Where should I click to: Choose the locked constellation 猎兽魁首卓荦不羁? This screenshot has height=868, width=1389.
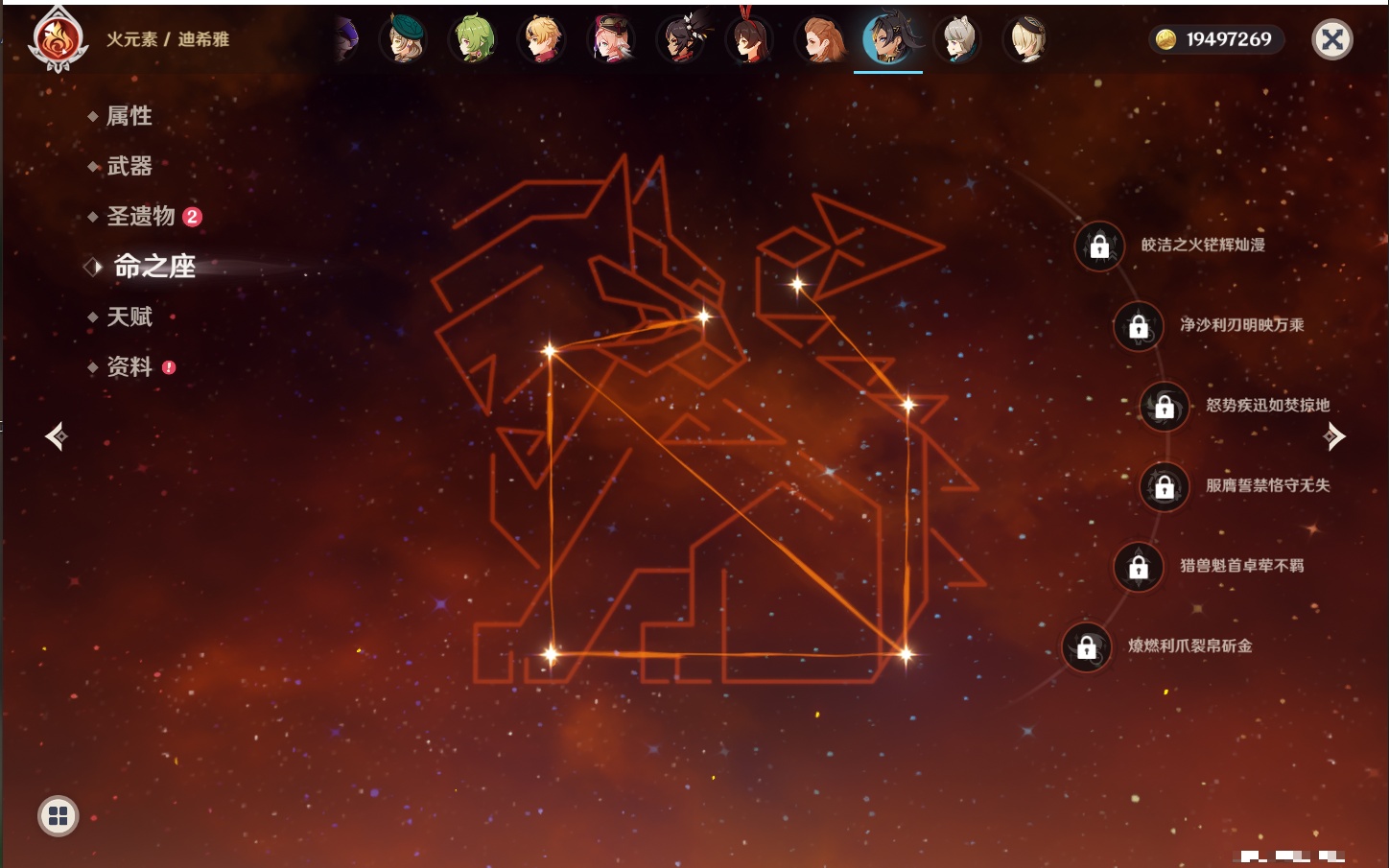coord(1139,567)
